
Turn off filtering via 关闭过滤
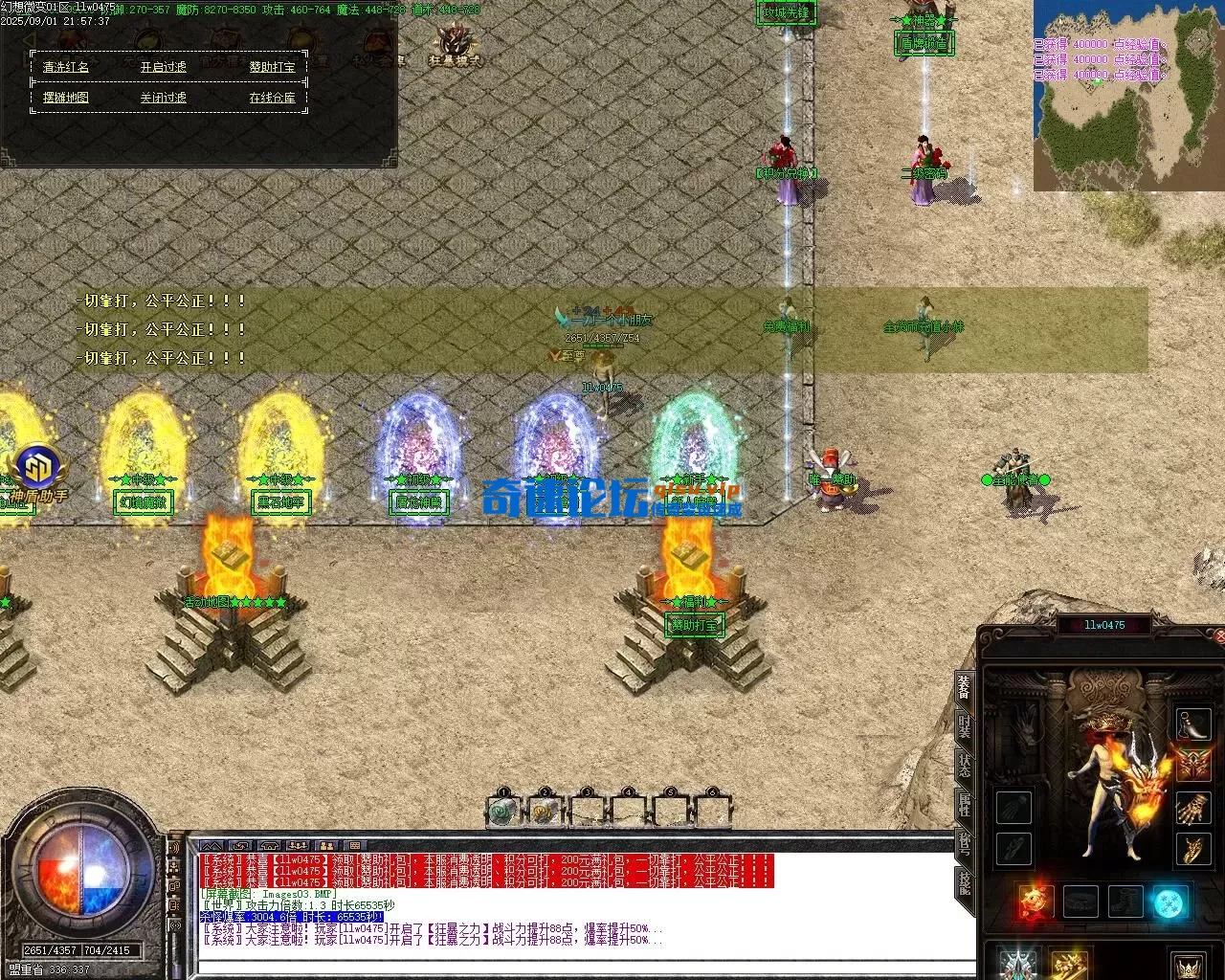(x=164, y=98)
